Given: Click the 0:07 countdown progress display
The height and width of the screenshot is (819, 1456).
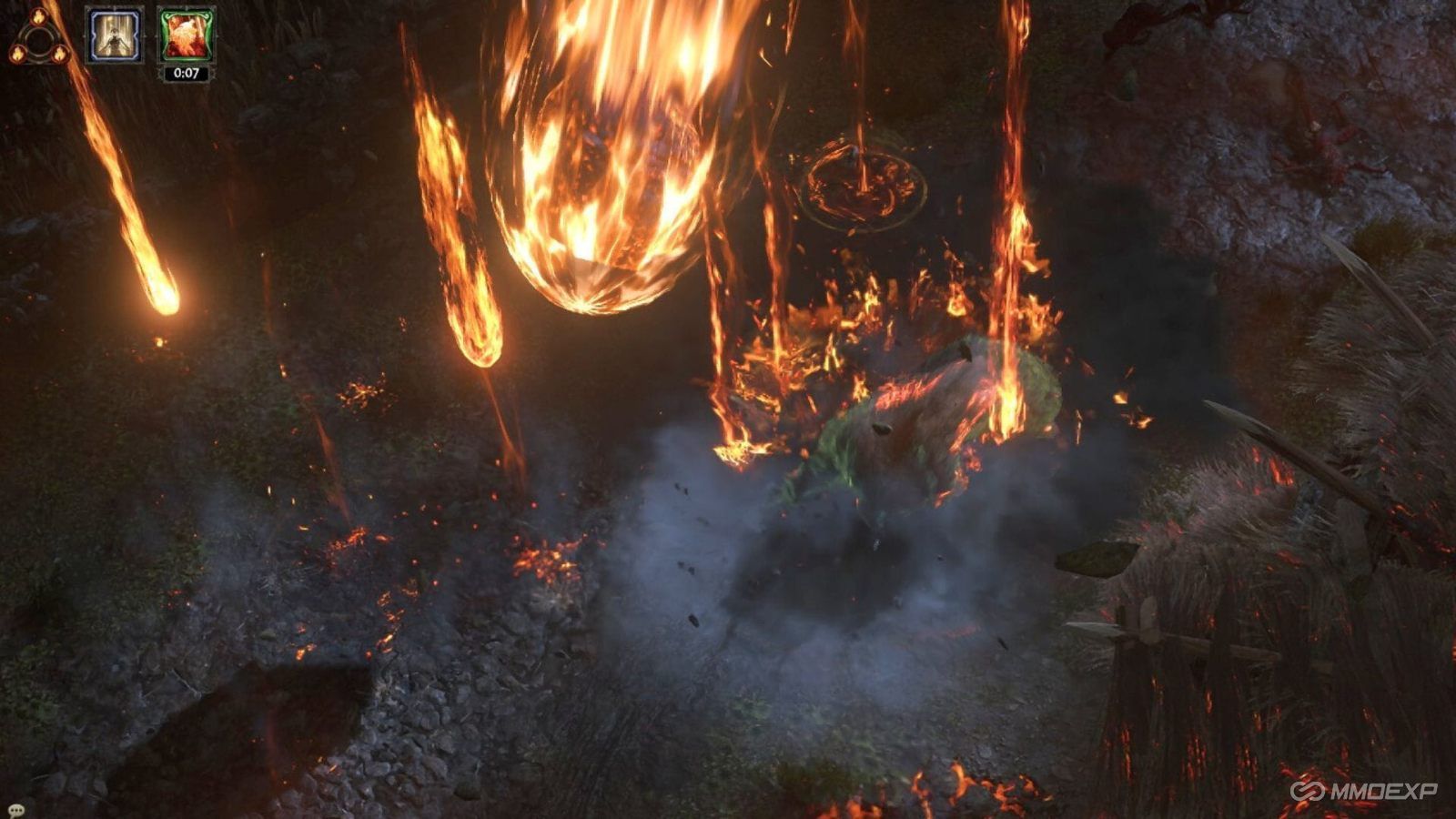Looking at the screenshot, I should click(x=185, y=73).
